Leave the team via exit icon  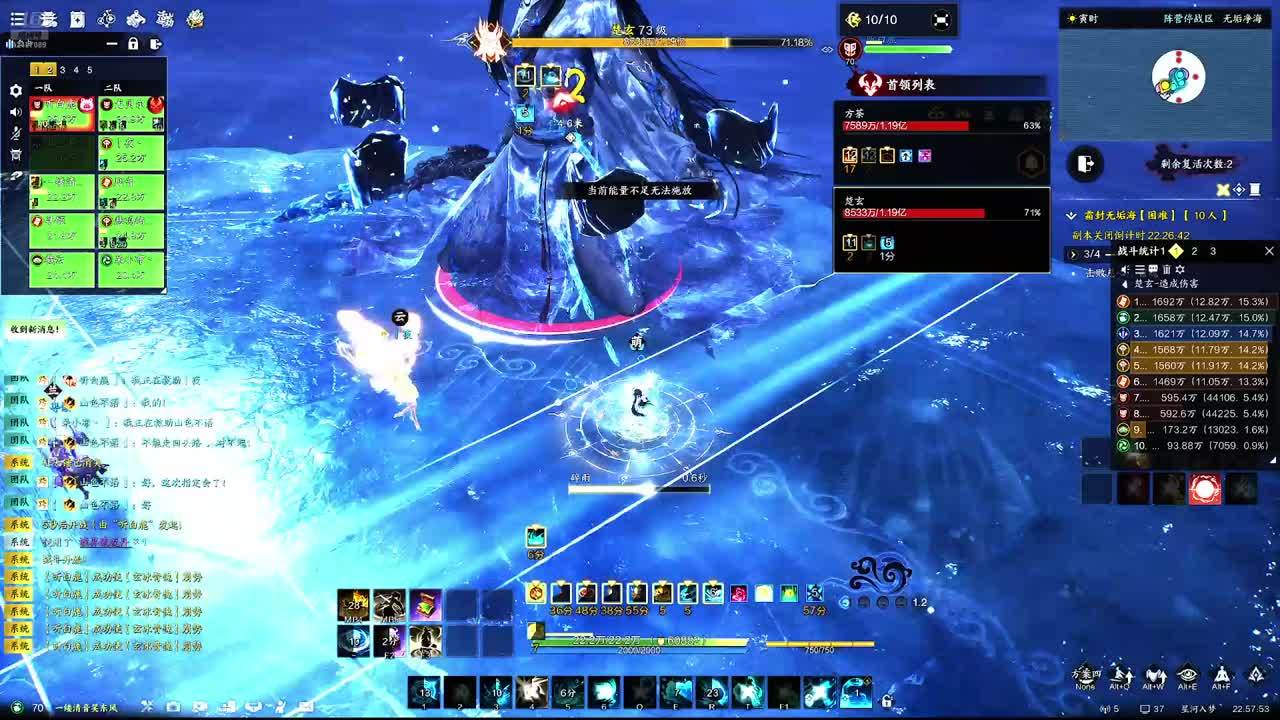155,44
